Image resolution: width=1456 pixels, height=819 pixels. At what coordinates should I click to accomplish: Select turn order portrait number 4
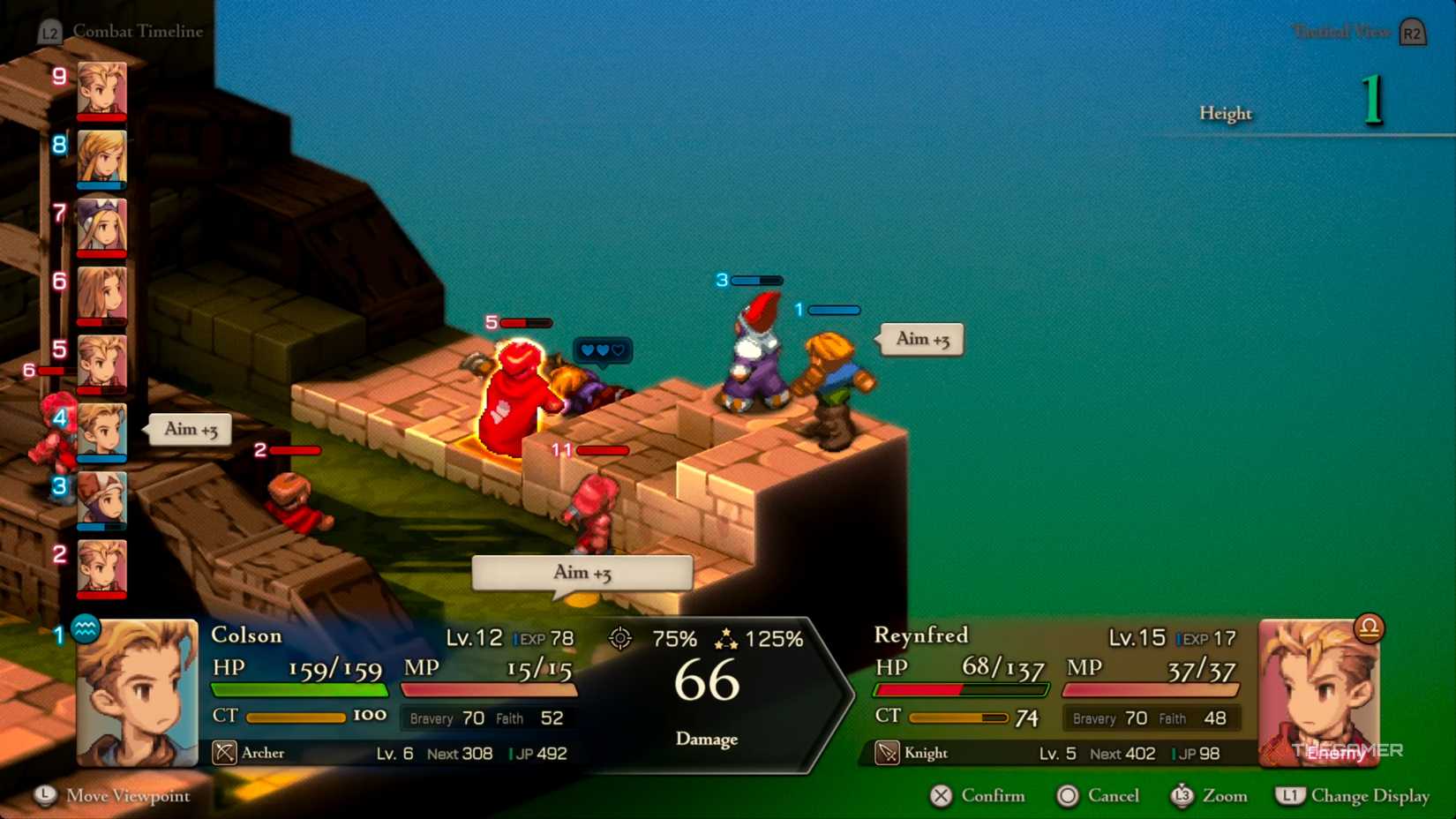coord(101,432)
